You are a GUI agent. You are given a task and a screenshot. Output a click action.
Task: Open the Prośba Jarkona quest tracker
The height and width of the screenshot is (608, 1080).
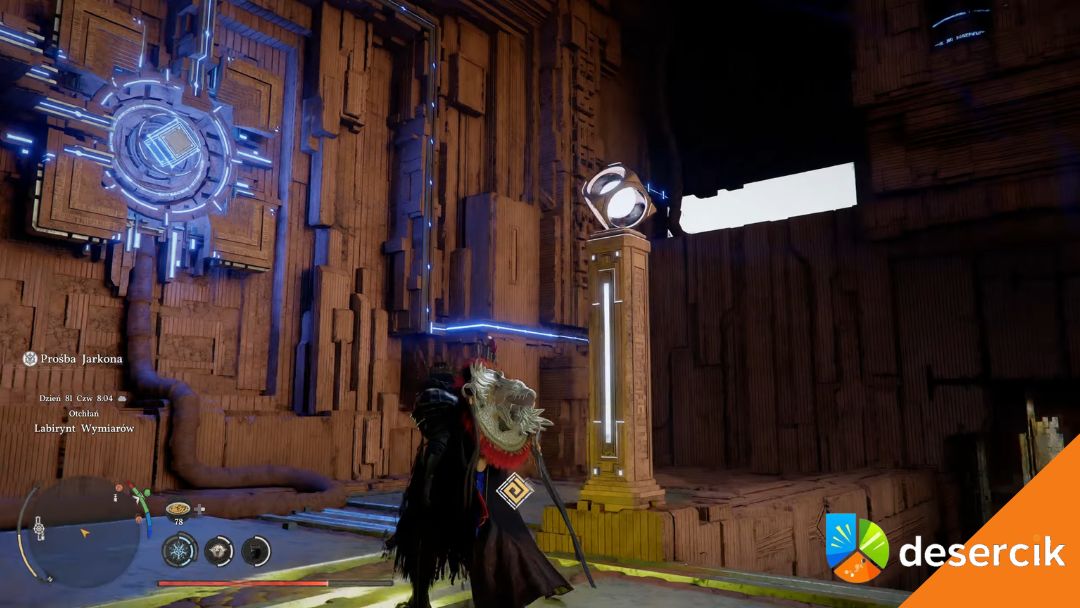[73, 358]
